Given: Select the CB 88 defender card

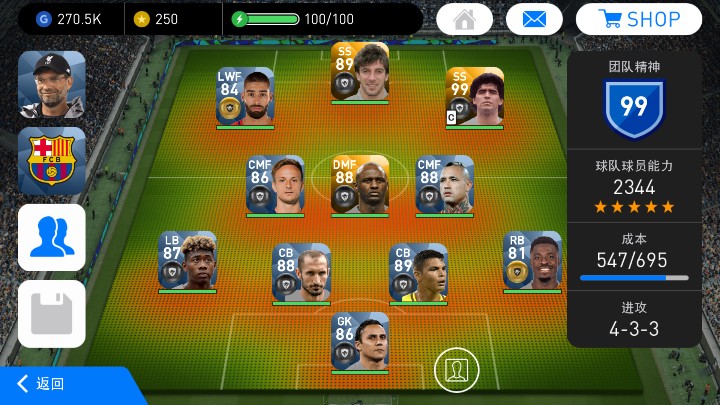Looking at the screenshot, I should (x=301, y=273).
